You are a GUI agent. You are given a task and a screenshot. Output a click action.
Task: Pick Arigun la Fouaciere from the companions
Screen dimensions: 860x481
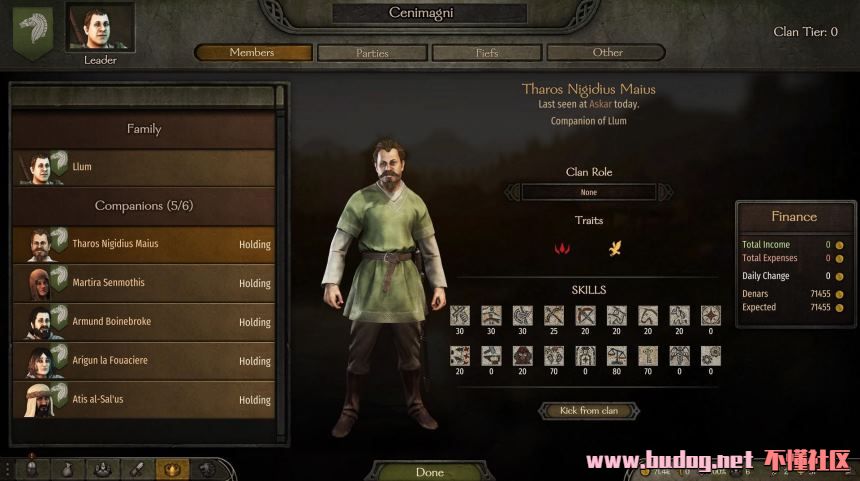pos(145,361)
